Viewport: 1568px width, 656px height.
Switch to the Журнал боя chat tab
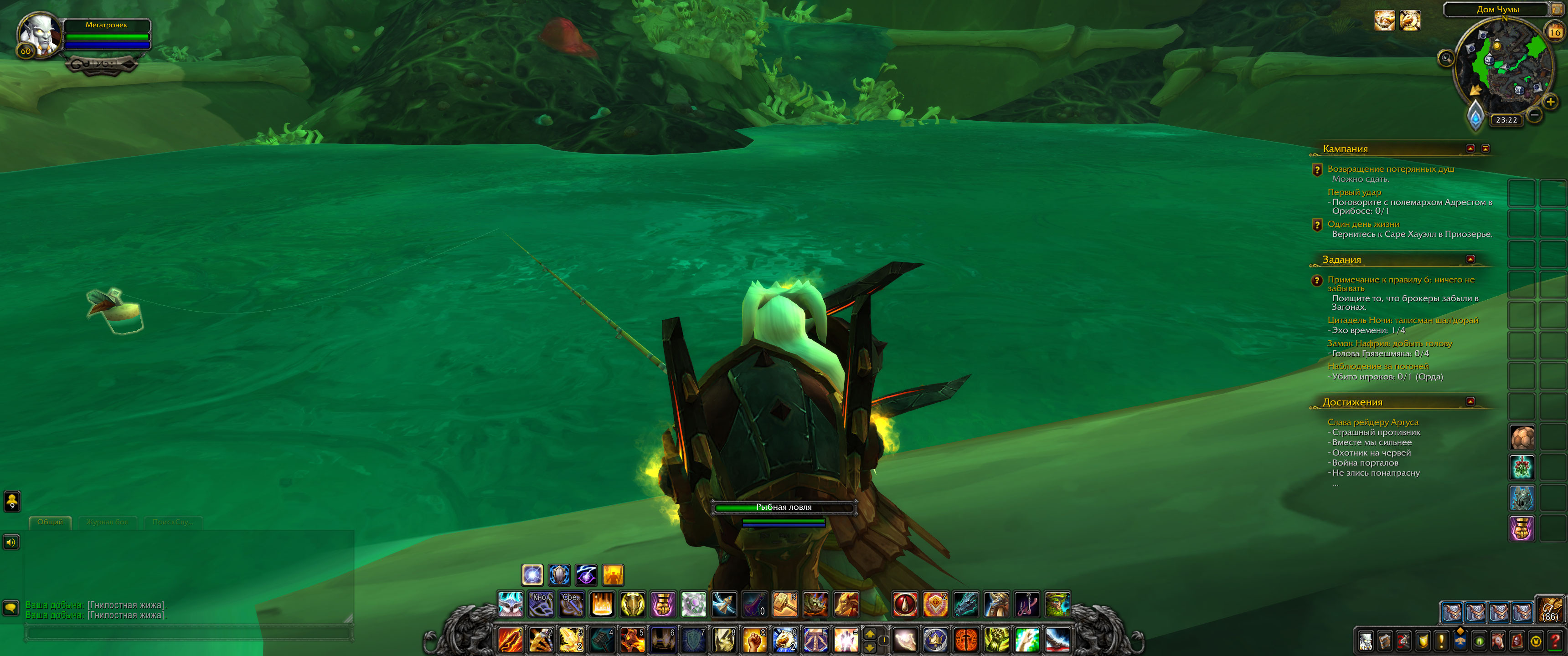(x=107, y=522)
